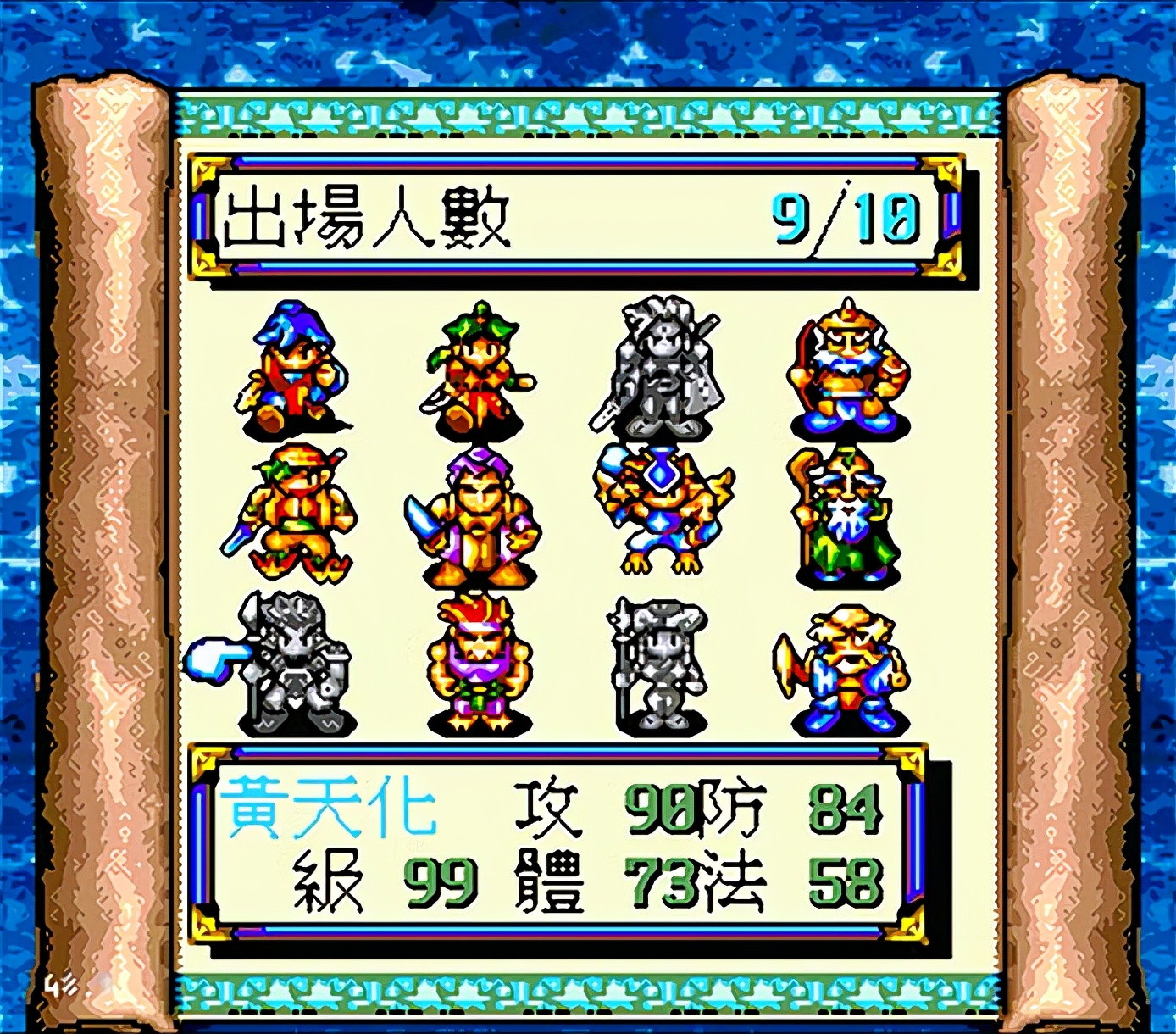The height and width of the screenshot is (1034, 1176).
Task: Select the white-bearded sage holding golden blade
Action: point(847,670)
